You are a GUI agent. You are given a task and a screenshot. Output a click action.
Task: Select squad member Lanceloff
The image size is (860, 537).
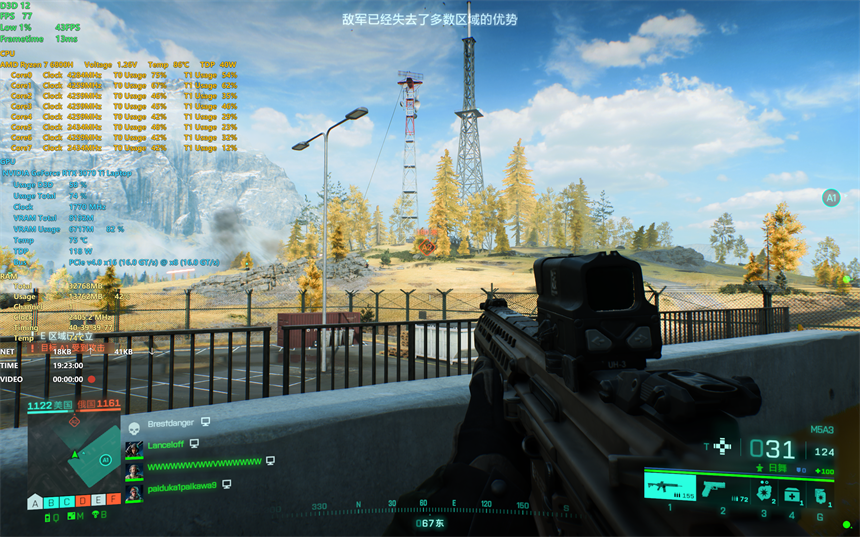[167, 444]
